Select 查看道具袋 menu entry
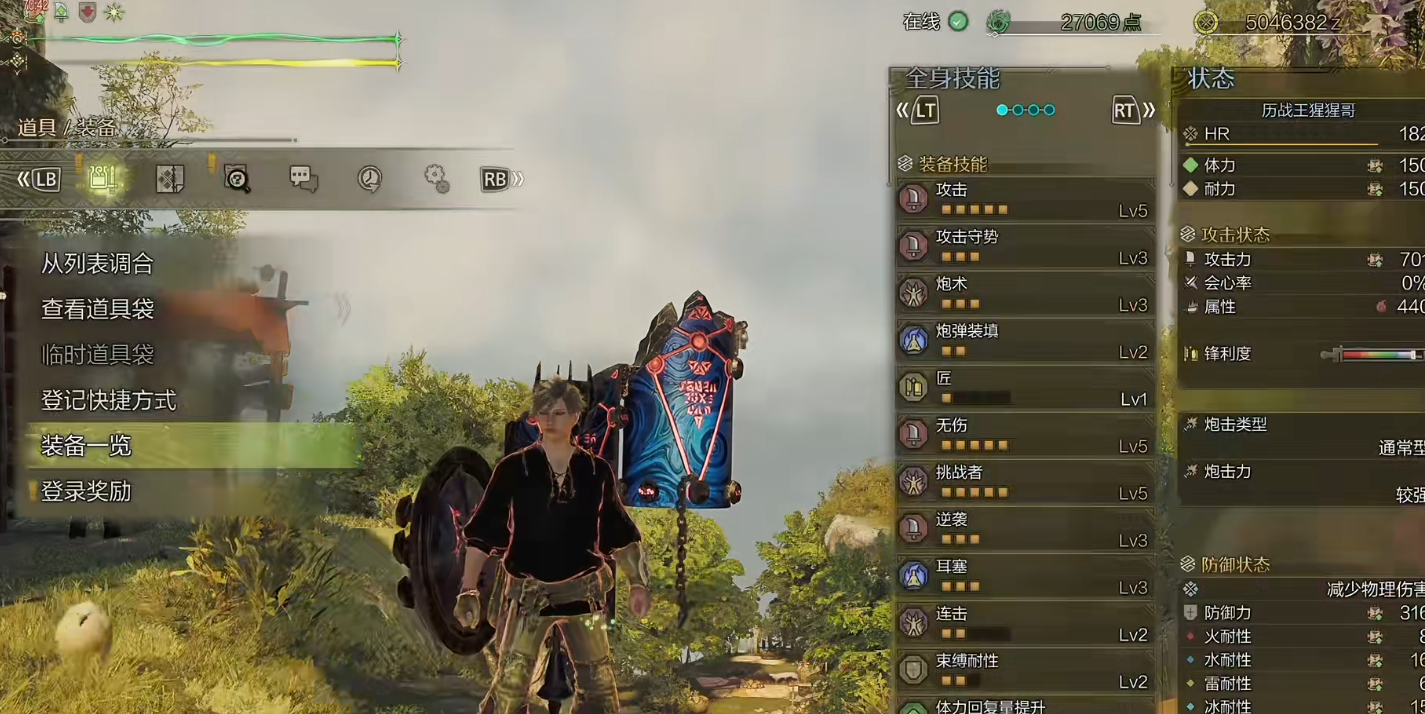 [97, 310]
